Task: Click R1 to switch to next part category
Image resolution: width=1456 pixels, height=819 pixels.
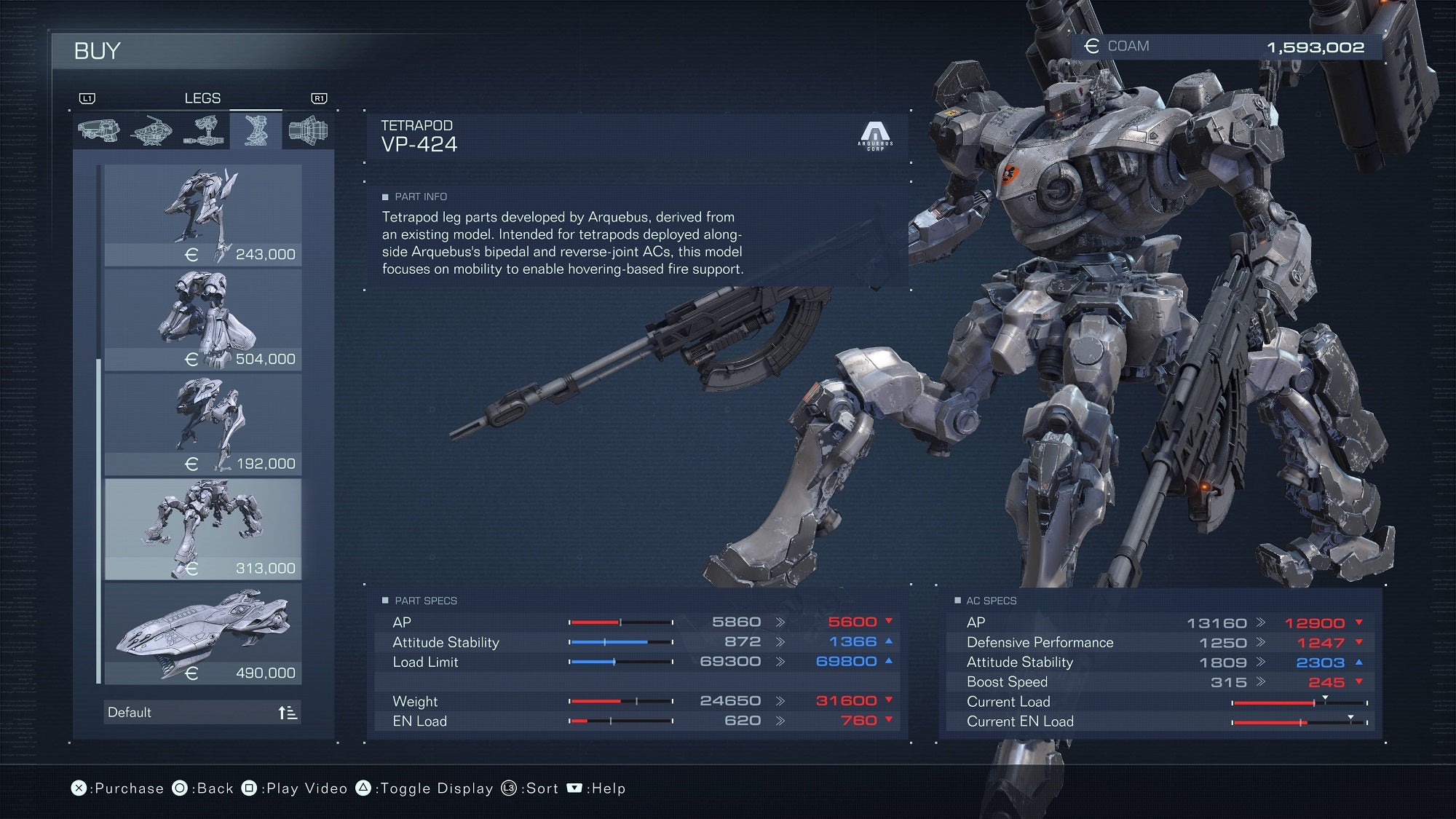Action: tap(319, 98)
